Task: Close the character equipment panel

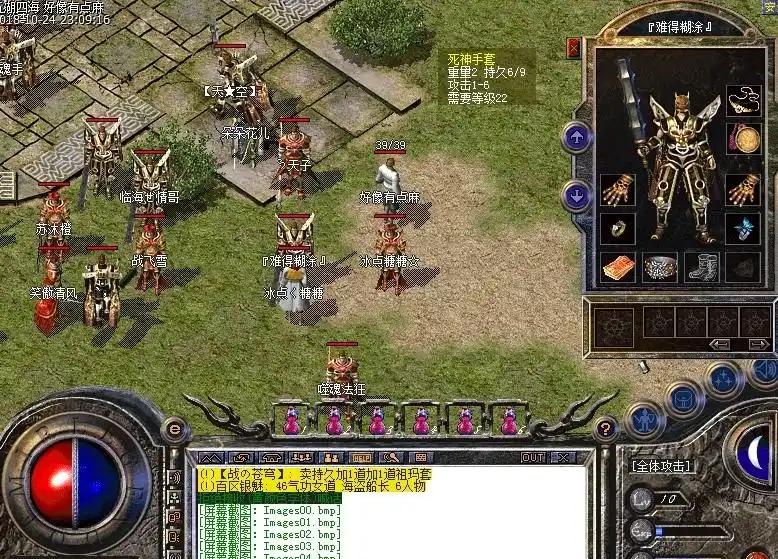Action: point(573,47)
